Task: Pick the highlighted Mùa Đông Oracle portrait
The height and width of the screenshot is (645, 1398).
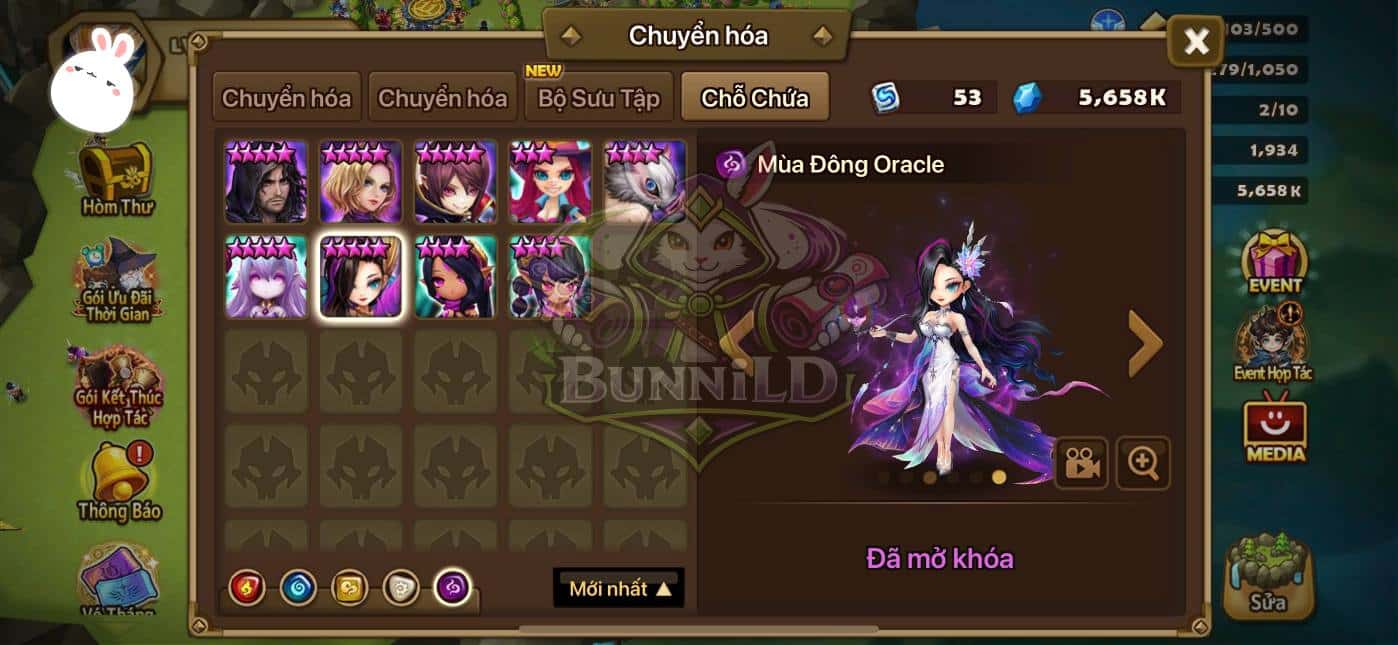Action: coord(361,277)
